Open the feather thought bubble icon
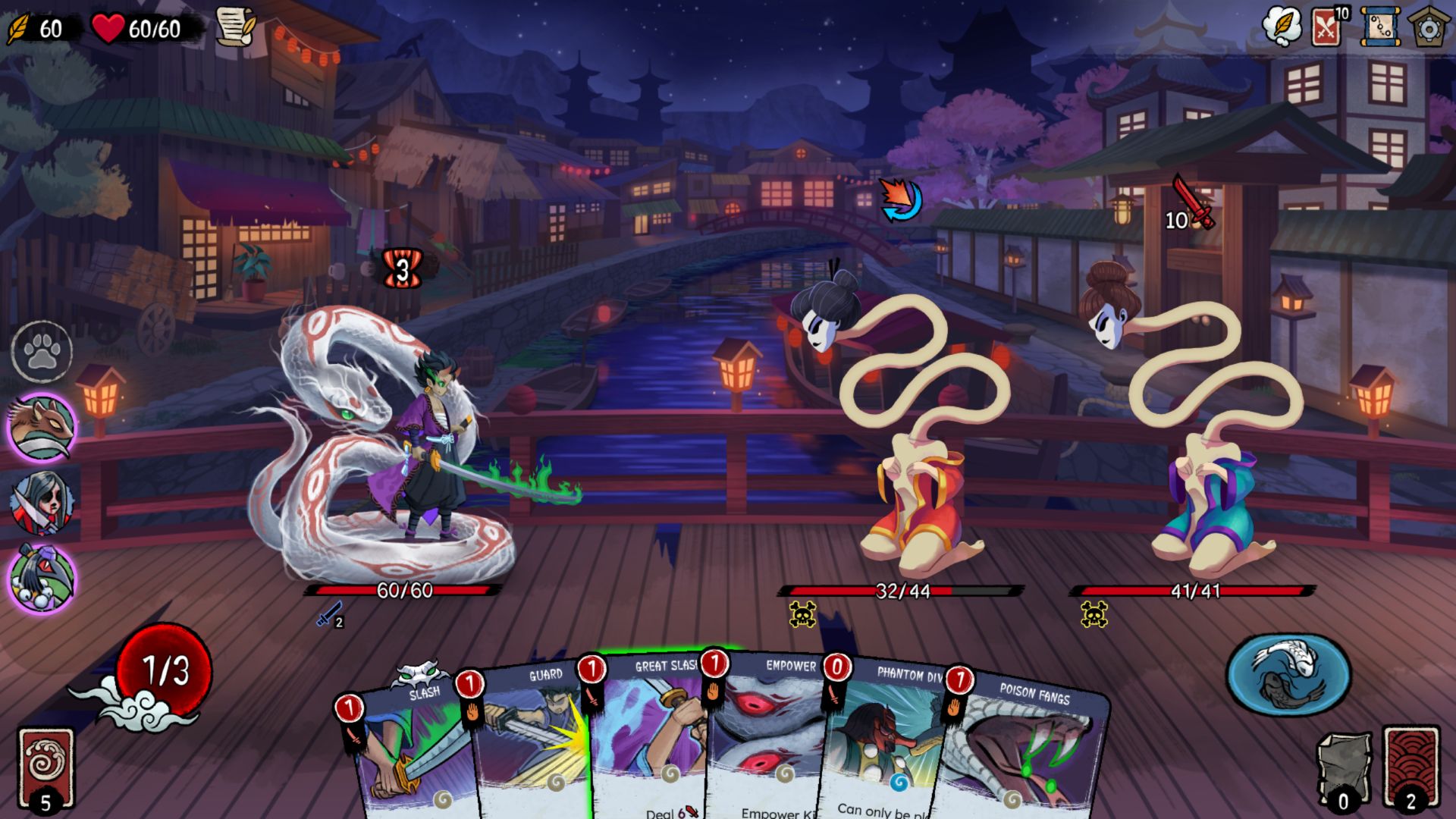Image resolution: width=1456 pixels, height=819 pixels. (1282, 27)
